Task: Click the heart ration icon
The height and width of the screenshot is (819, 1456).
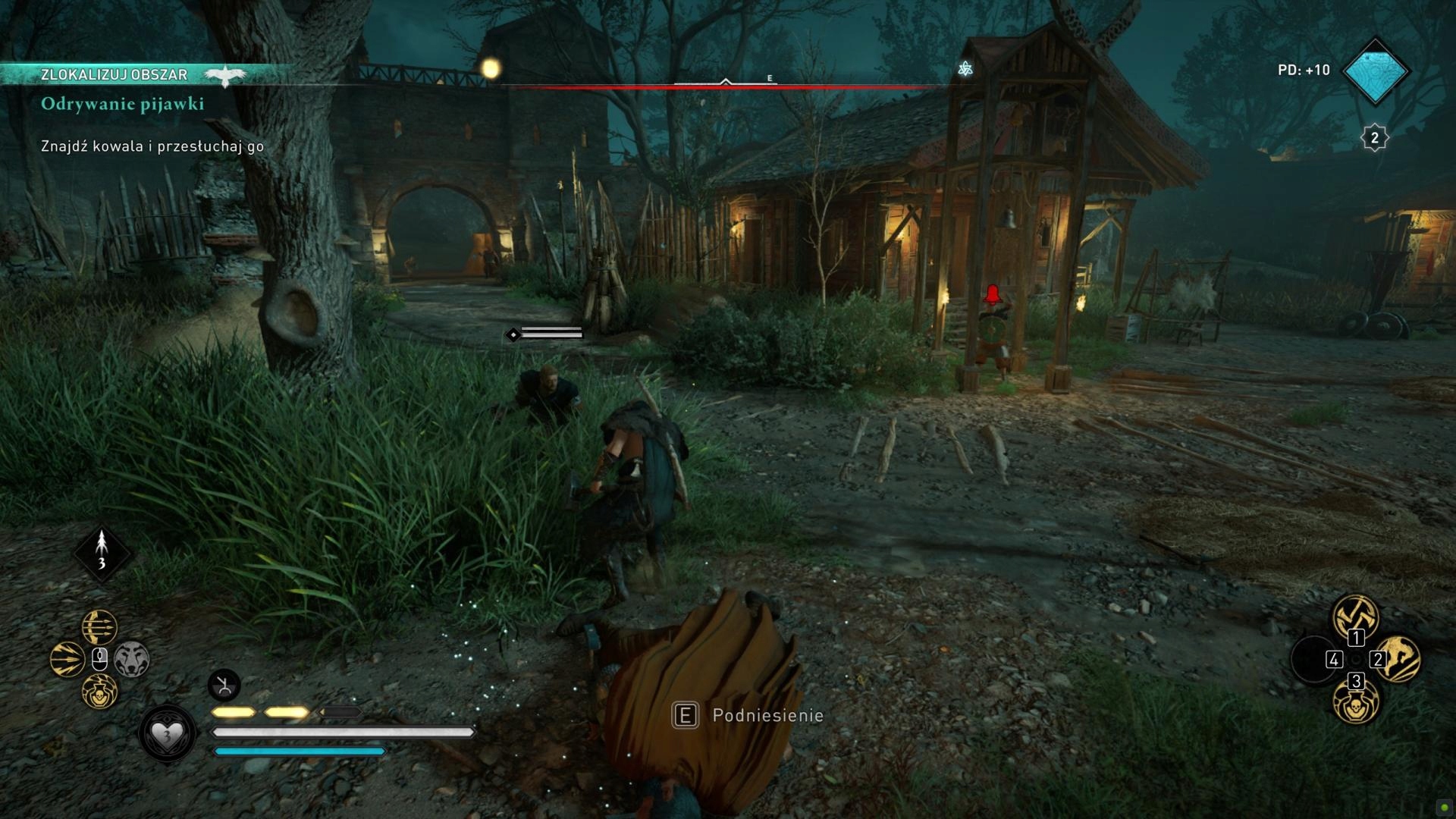Action: click(167, 733)
